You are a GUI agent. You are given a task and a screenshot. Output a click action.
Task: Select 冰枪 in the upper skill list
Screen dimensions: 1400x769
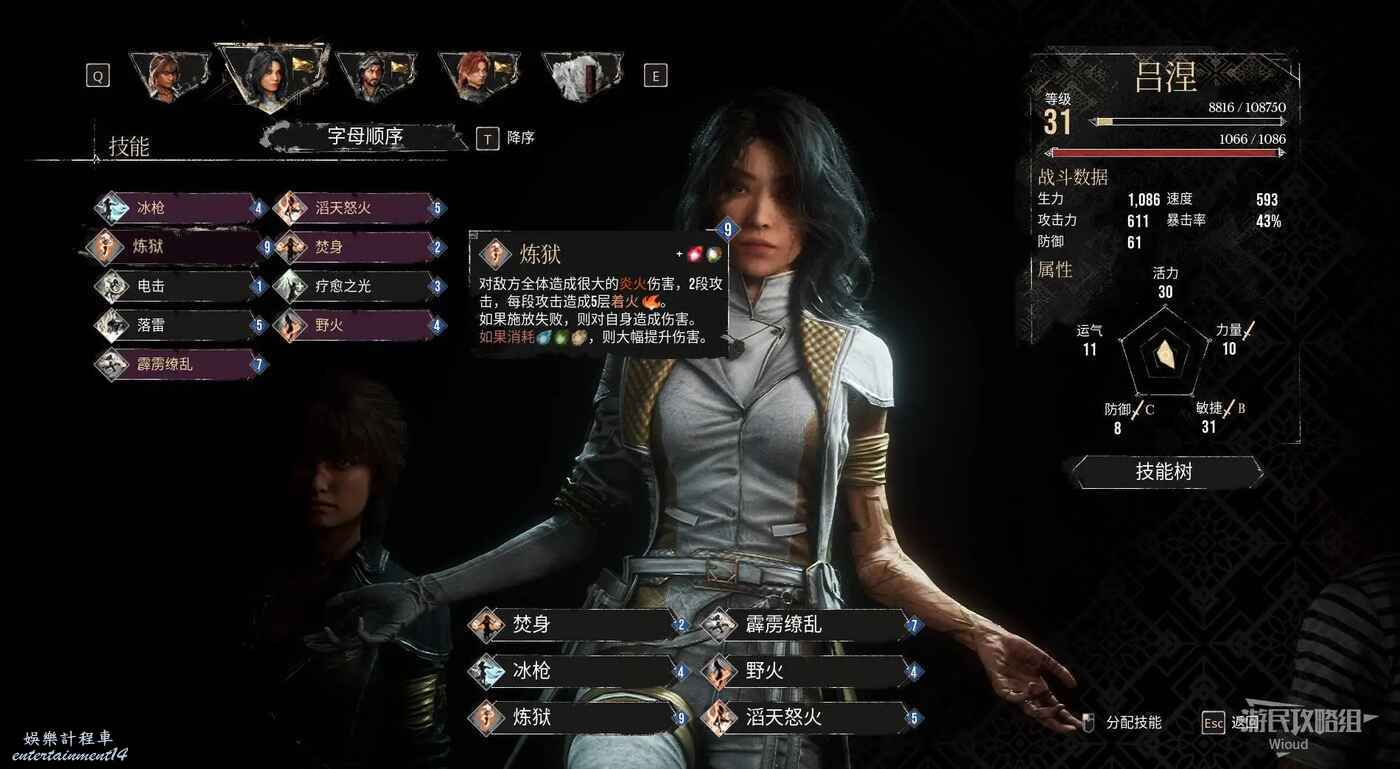point(180,208)
